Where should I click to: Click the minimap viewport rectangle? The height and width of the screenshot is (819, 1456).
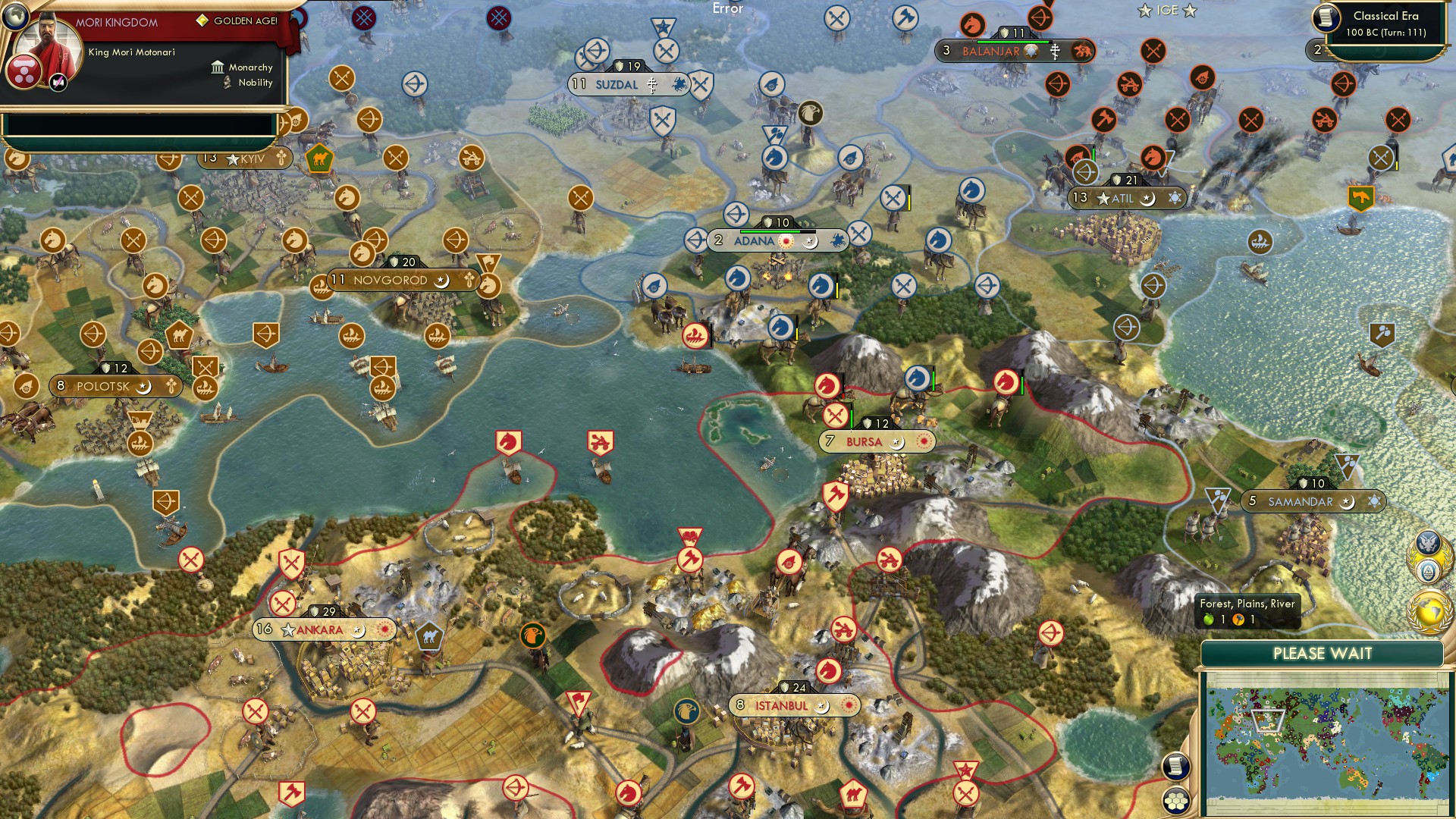[x=1268, y=720]
